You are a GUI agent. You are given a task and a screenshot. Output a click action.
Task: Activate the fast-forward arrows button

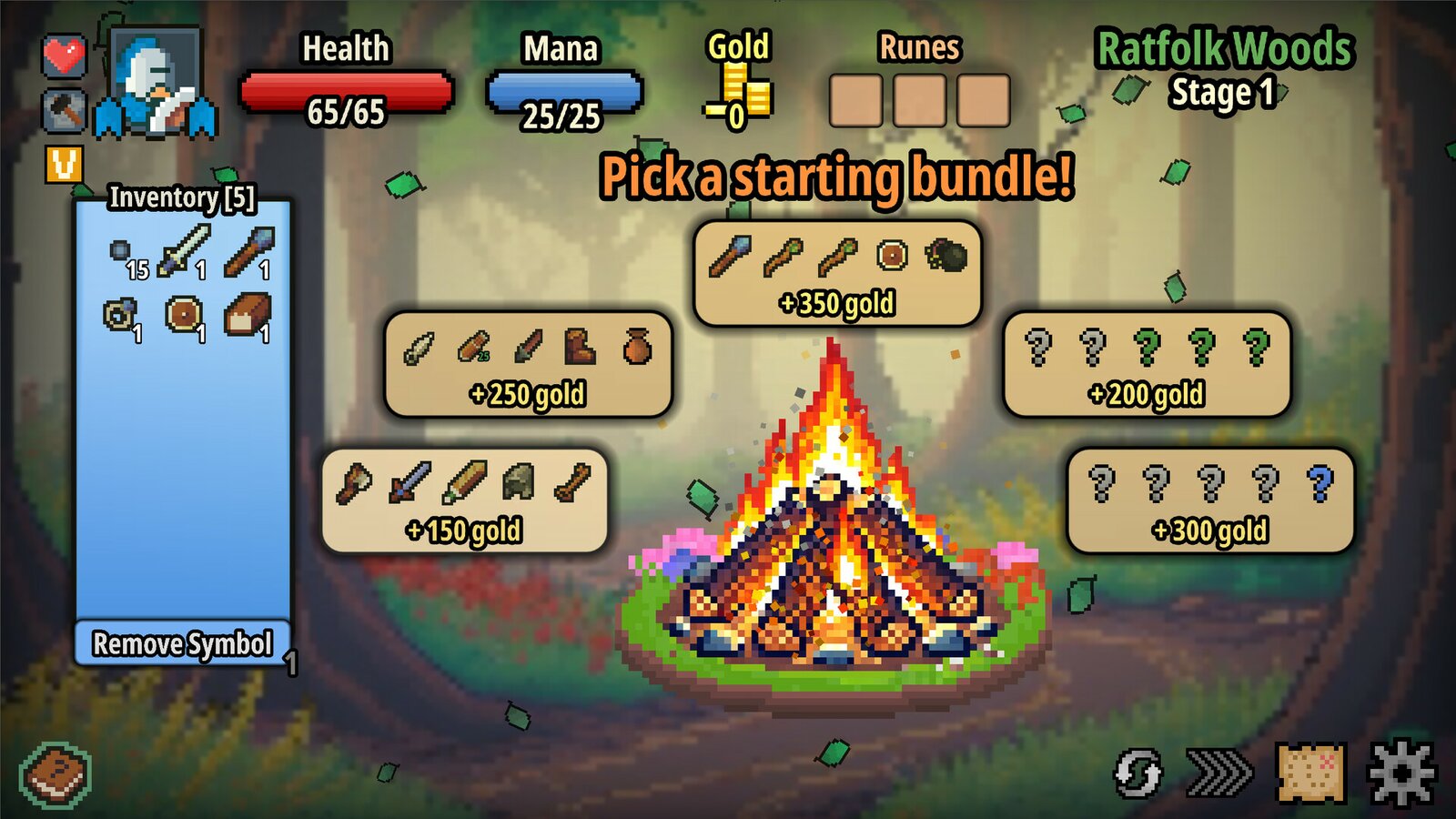(1219, 773)
